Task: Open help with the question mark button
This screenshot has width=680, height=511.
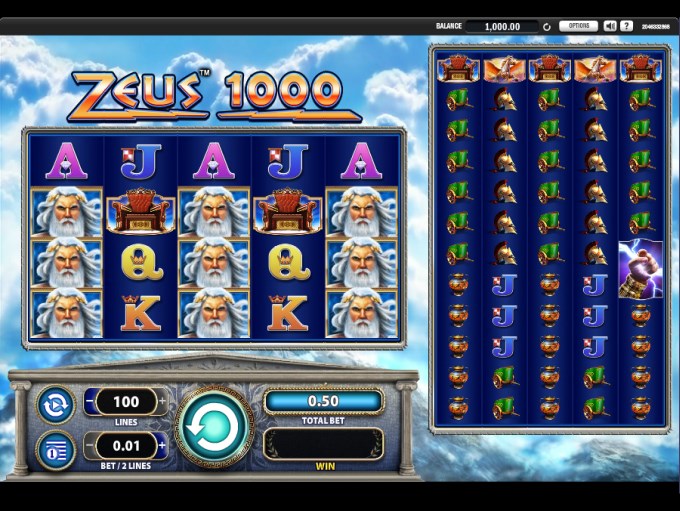Action: tap(627, 26)
